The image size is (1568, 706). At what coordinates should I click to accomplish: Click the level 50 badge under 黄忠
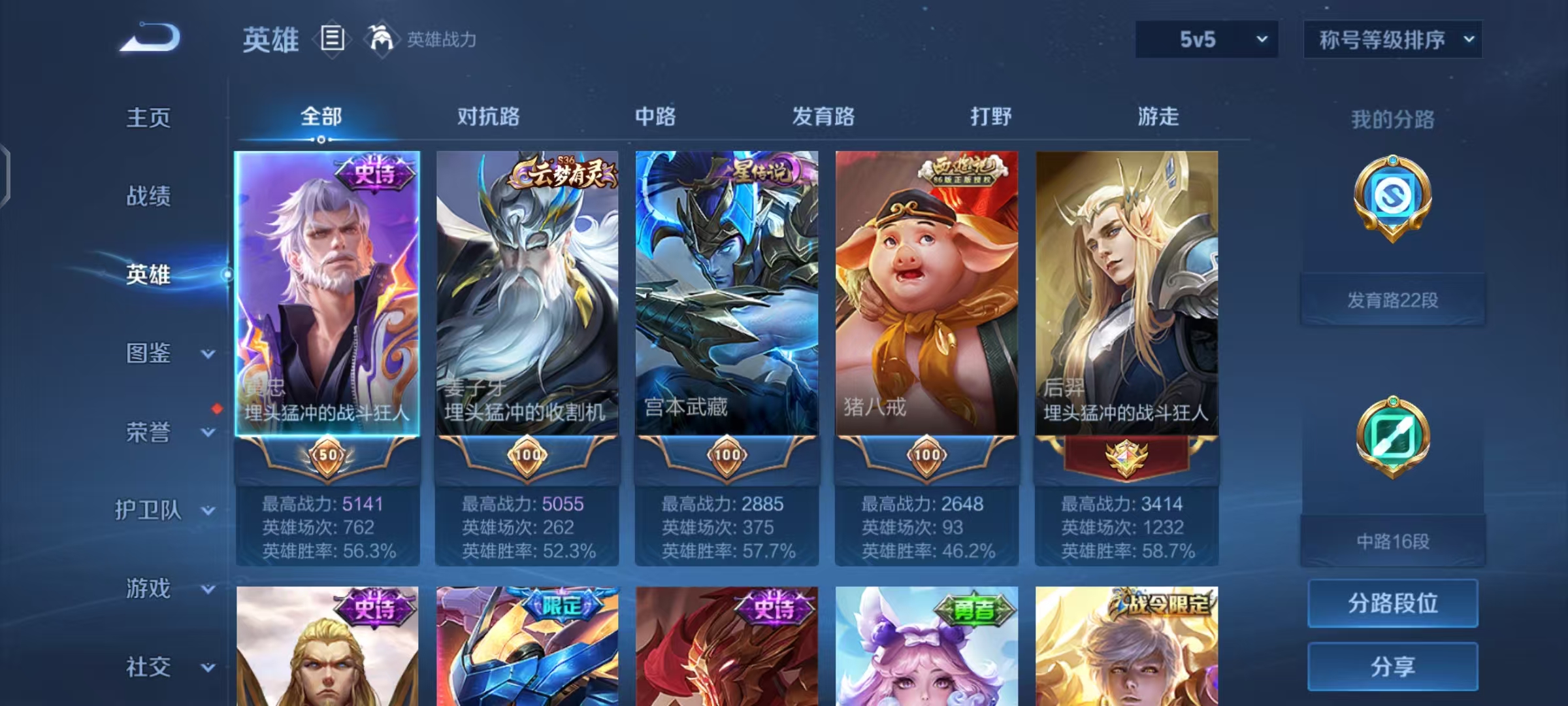pyautogui.click(x=327, y=456)
